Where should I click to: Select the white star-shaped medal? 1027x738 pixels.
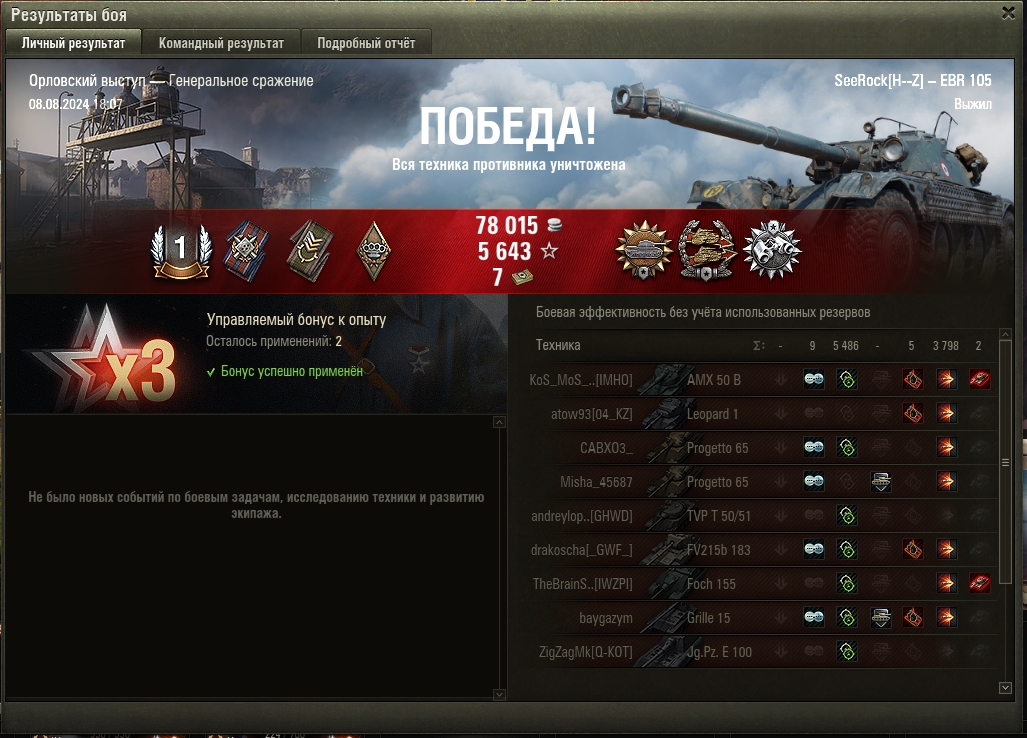pos(773,249)
